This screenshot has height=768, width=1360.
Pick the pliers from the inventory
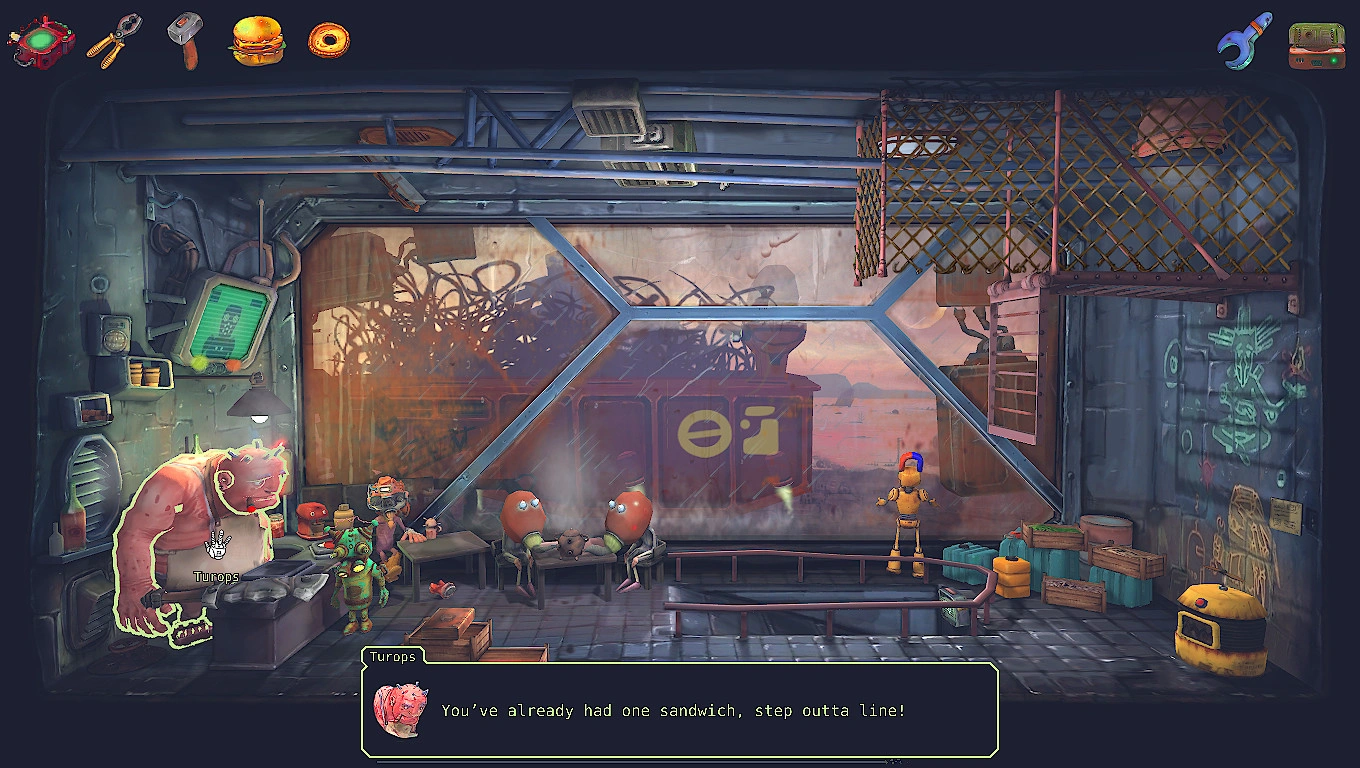click(113, 42)
